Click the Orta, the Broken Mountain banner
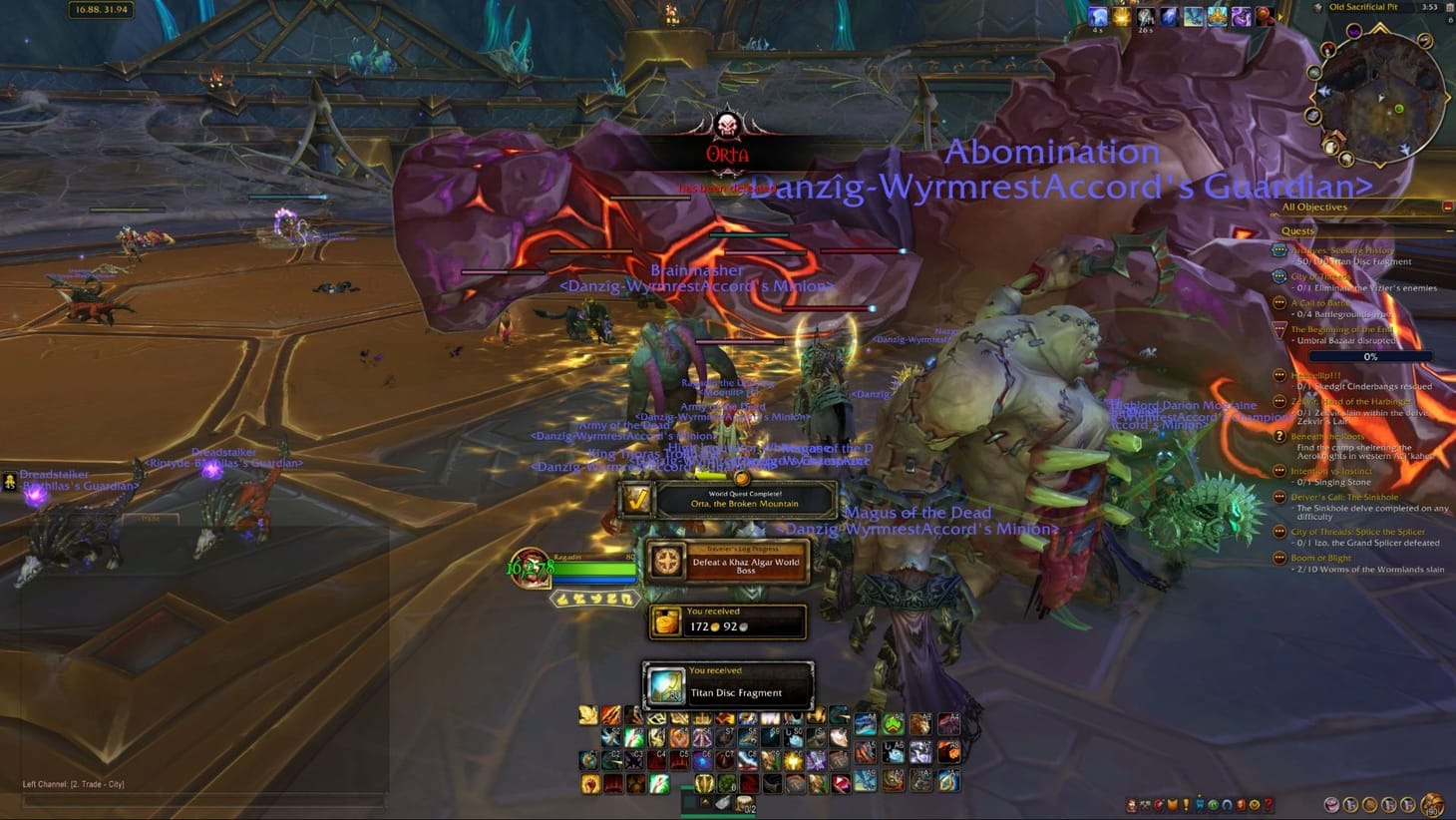Image resolution: width=1456 pixels, height=820 pixels. (746, 499)
